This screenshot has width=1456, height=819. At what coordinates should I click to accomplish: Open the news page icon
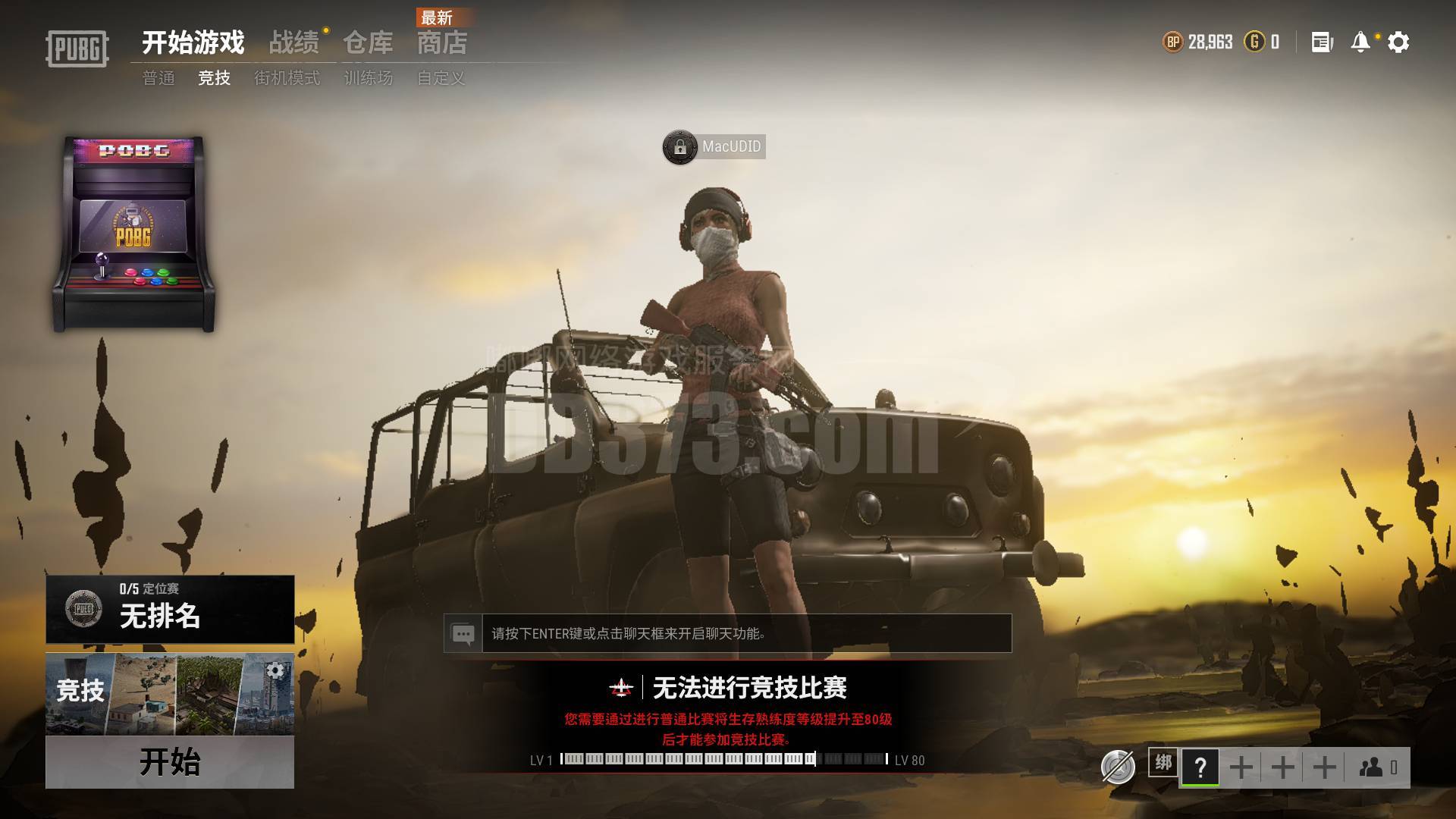pos(1322,42)
